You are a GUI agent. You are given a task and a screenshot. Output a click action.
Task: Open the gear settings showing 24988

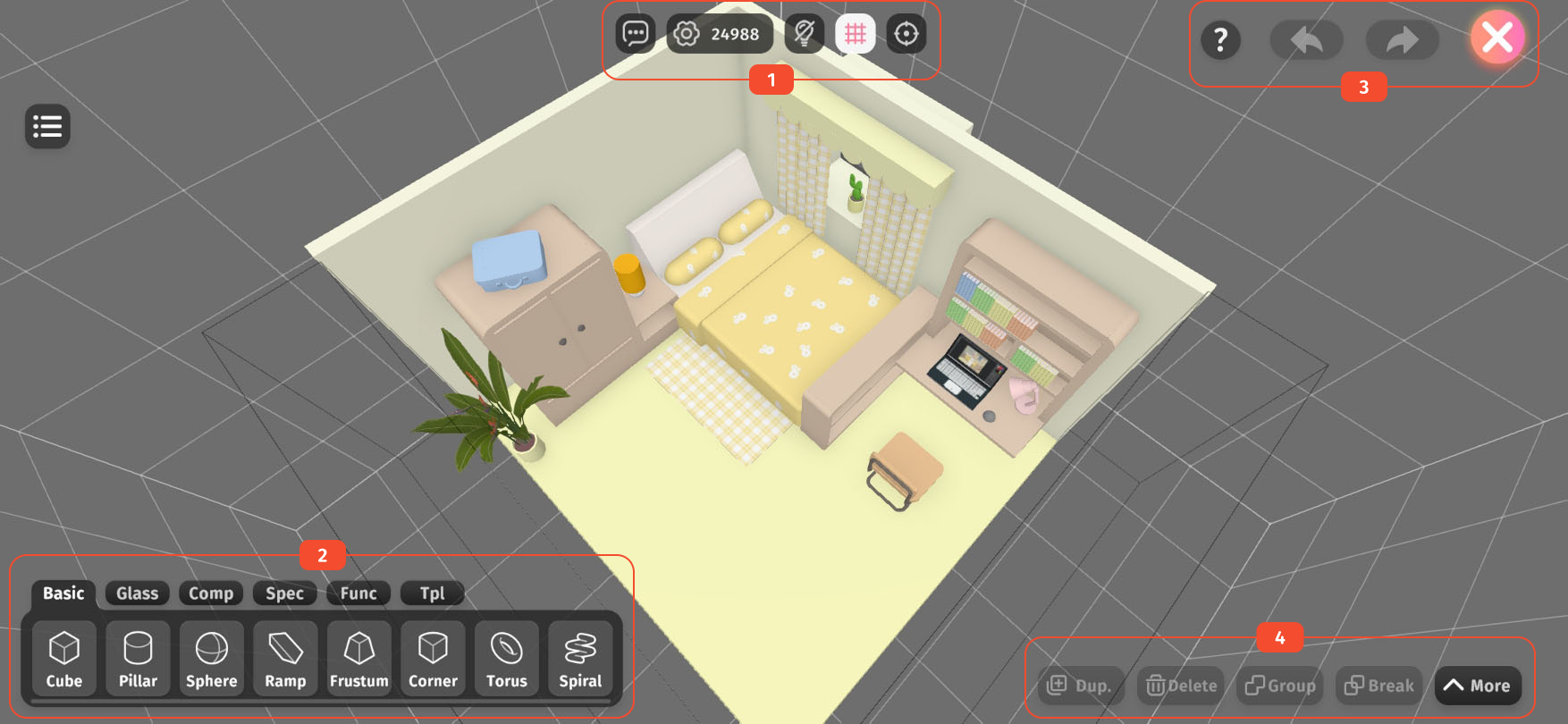(x=720, y=34)
